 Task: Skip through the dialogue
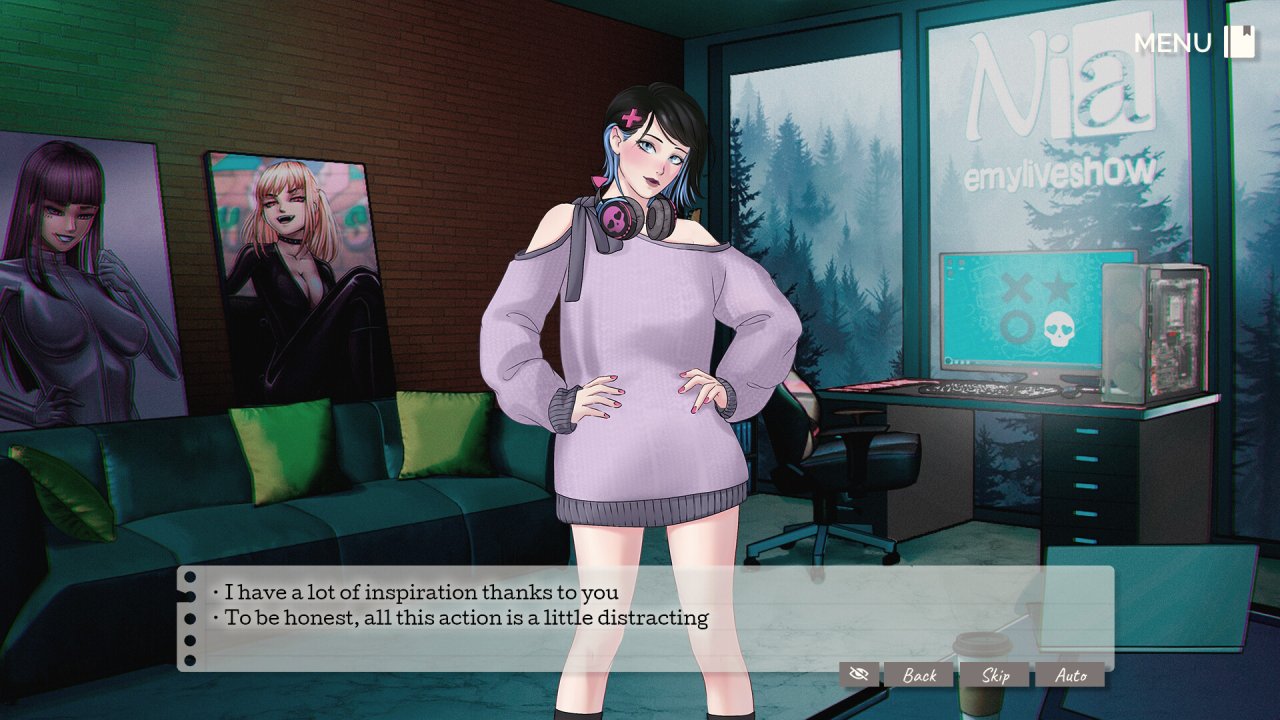(995, 675)
